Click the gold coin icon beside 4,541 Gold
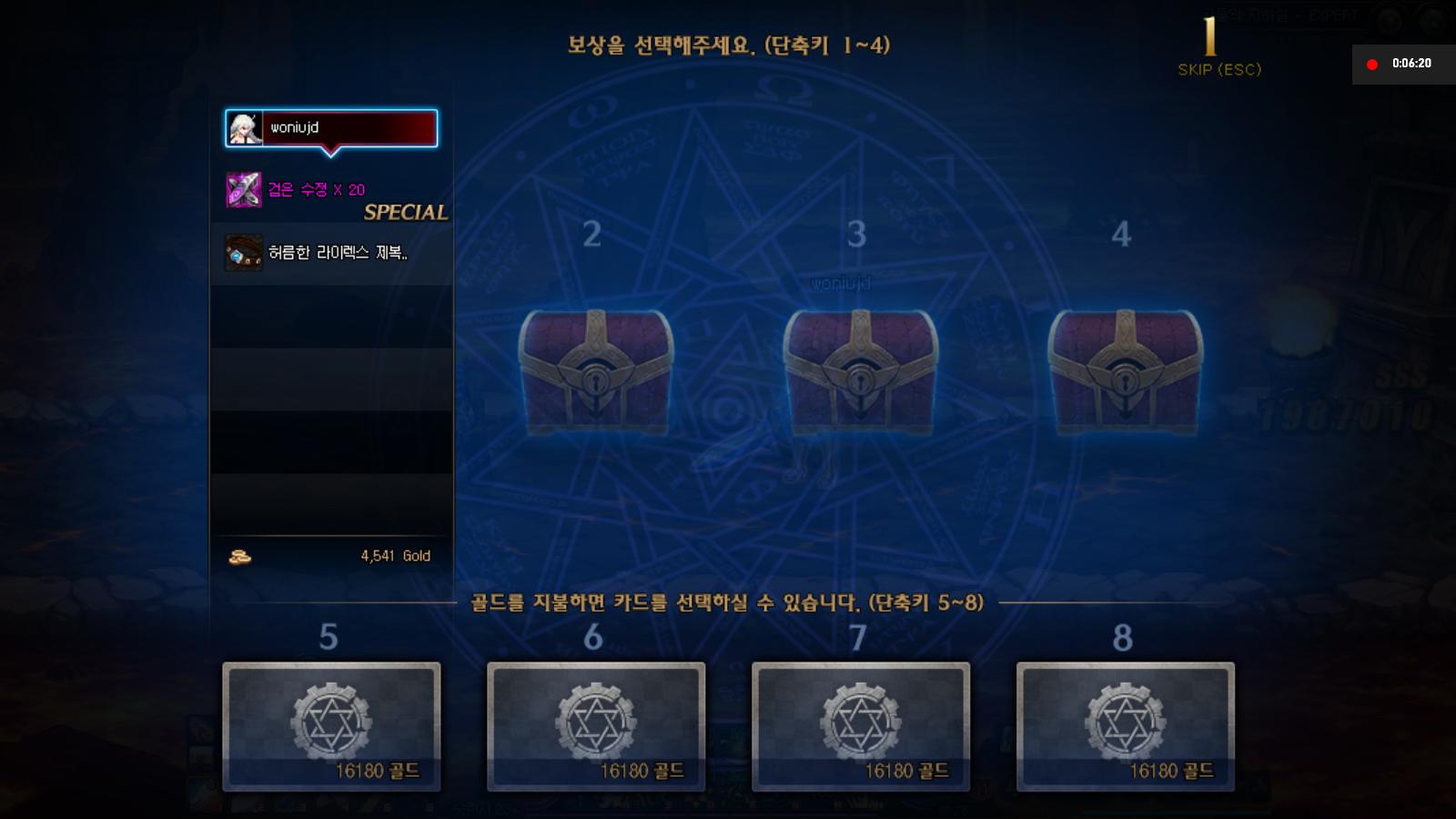 [x=238, y=555]
